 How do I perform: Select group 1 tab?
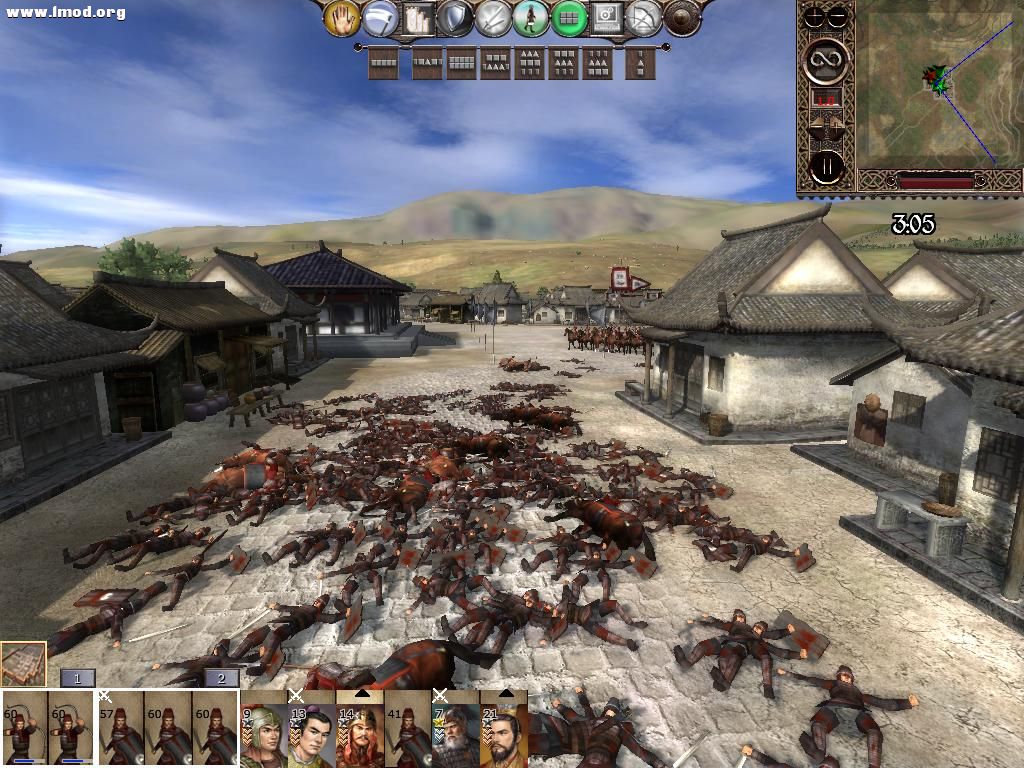78,678
